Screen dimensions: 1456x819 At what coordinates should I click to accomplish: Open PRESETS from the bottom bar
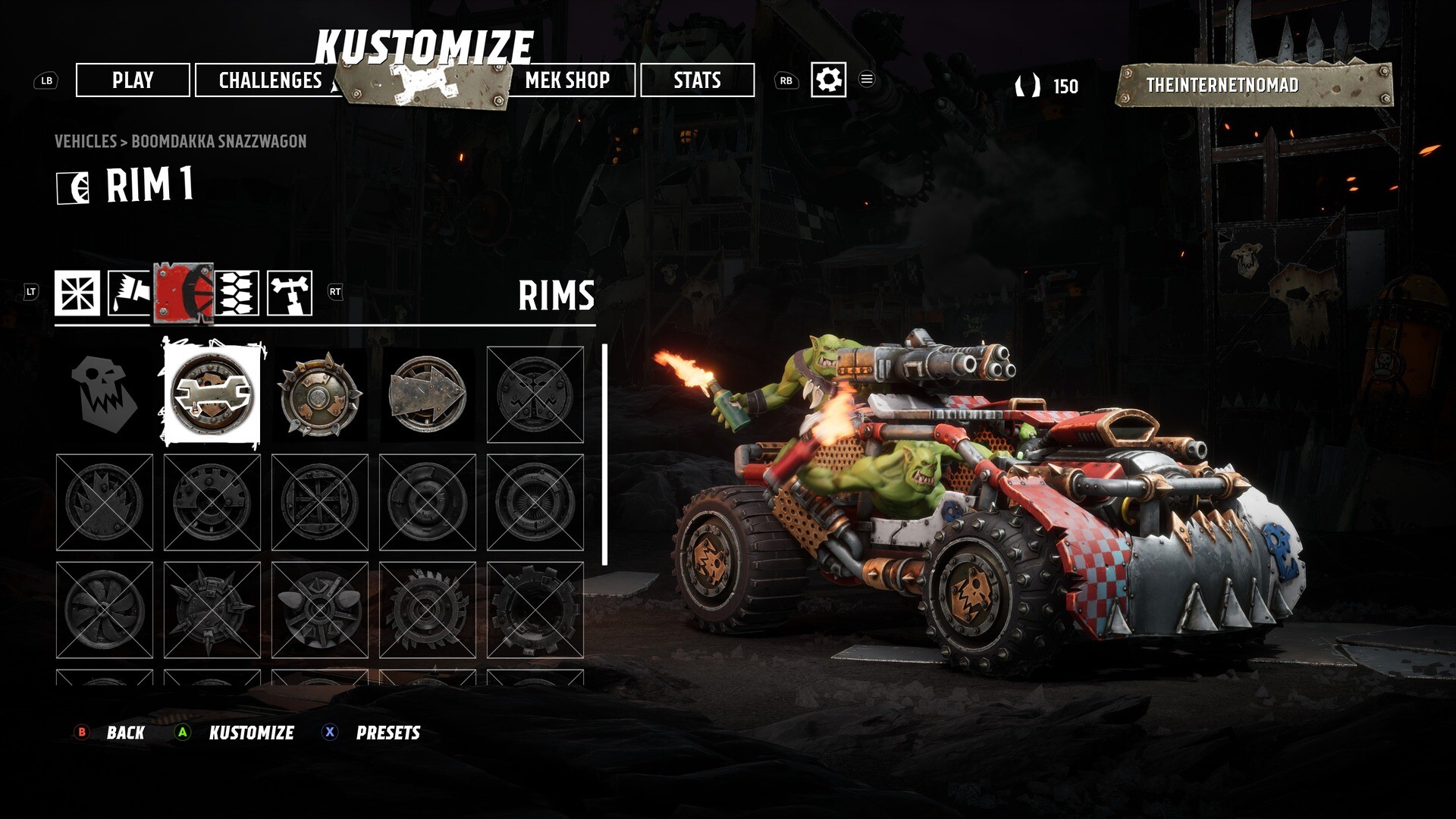click(389, 733)
